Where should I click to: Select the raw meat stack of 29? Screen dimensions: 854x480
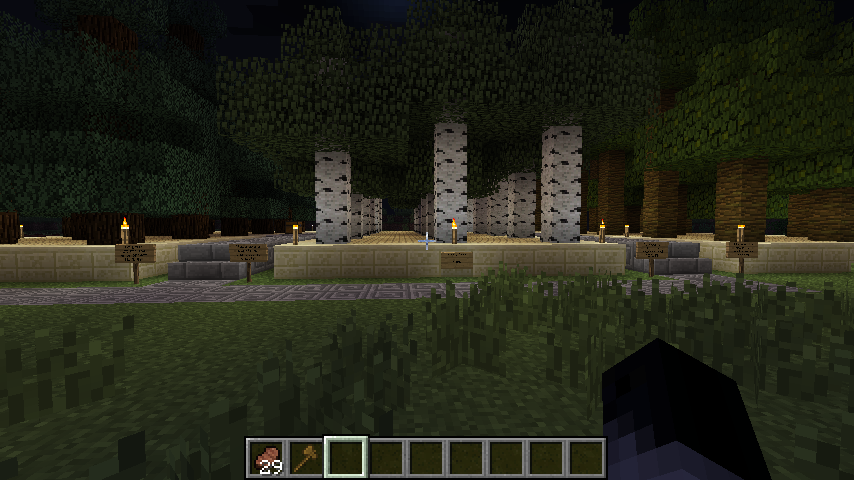[x=267, y=458]
